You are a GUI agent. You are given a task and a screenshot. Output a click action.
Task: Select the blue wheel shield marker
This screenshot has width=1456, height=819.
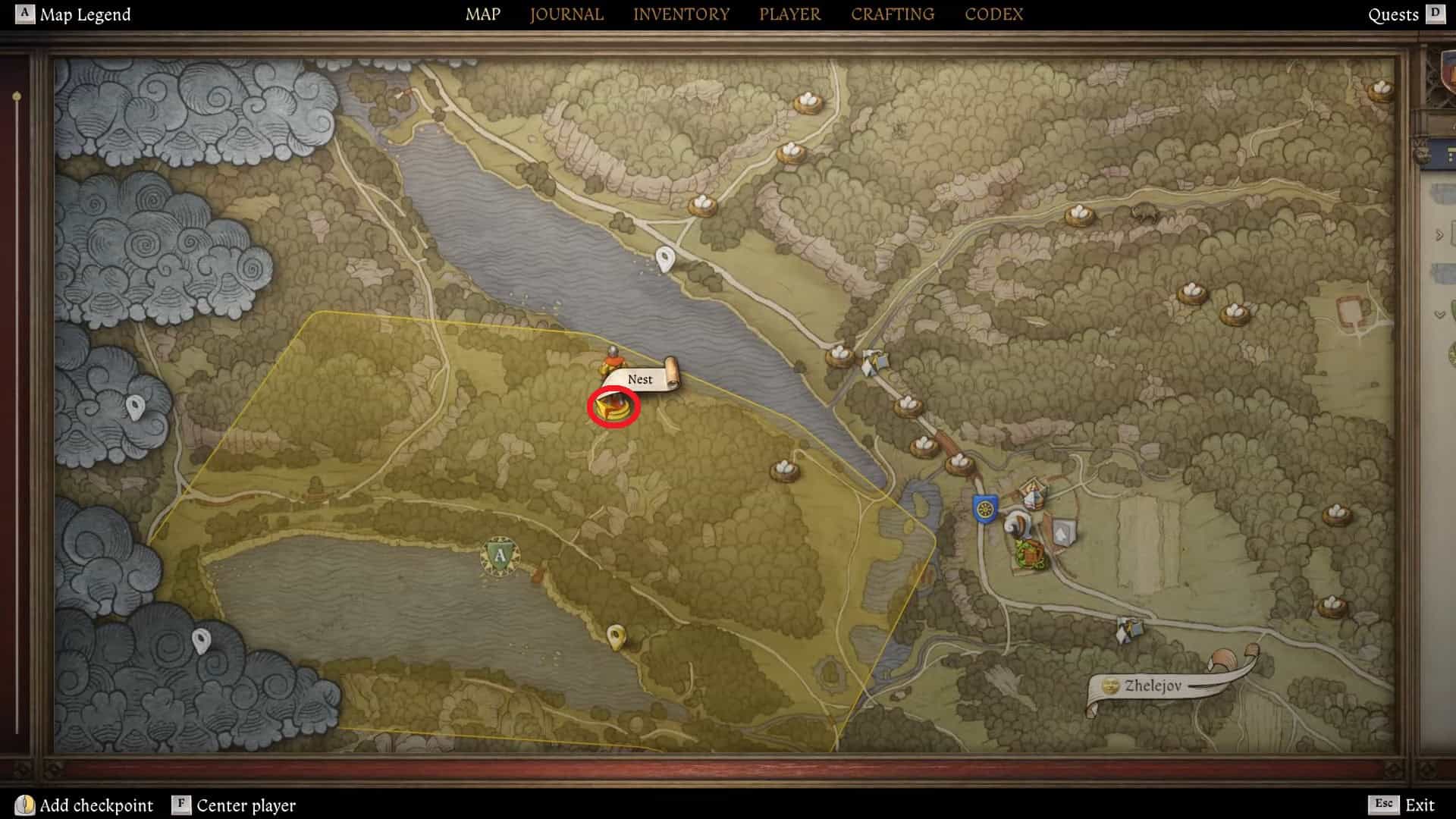(984, 508)
